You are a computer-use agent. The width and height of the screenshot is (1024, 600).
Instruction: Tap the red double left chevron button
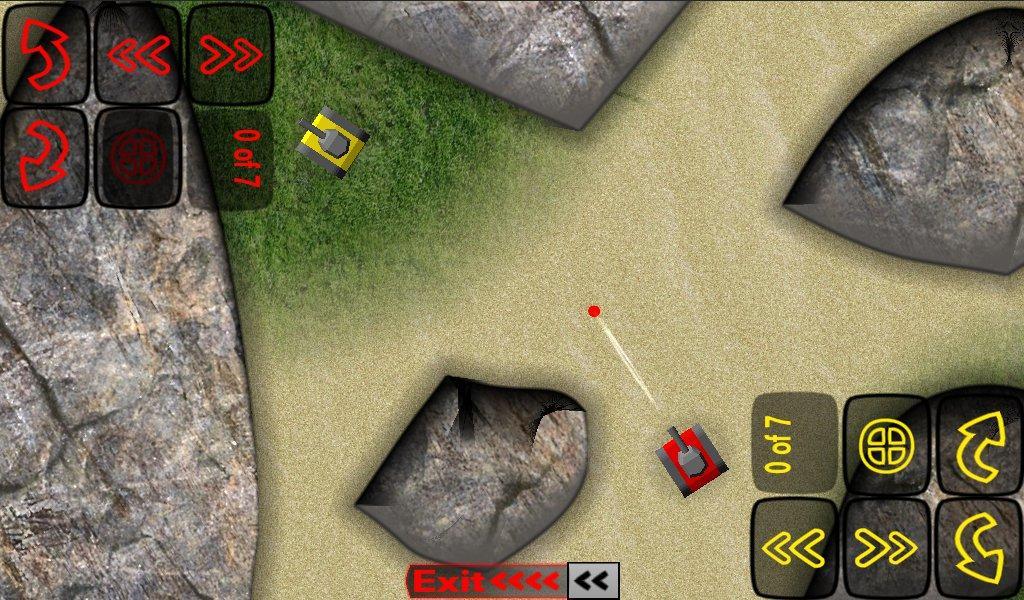(137, 55)
